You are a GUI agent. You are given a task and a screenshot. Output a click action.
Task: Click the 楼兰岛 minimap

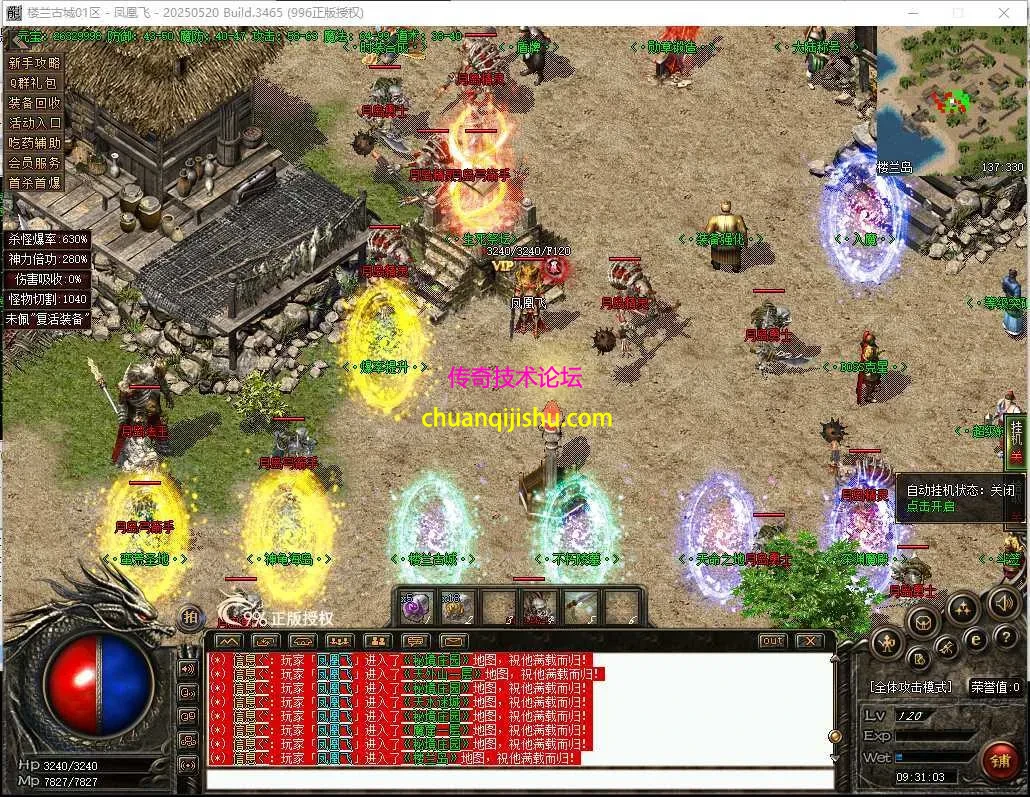tap(950, 100)
